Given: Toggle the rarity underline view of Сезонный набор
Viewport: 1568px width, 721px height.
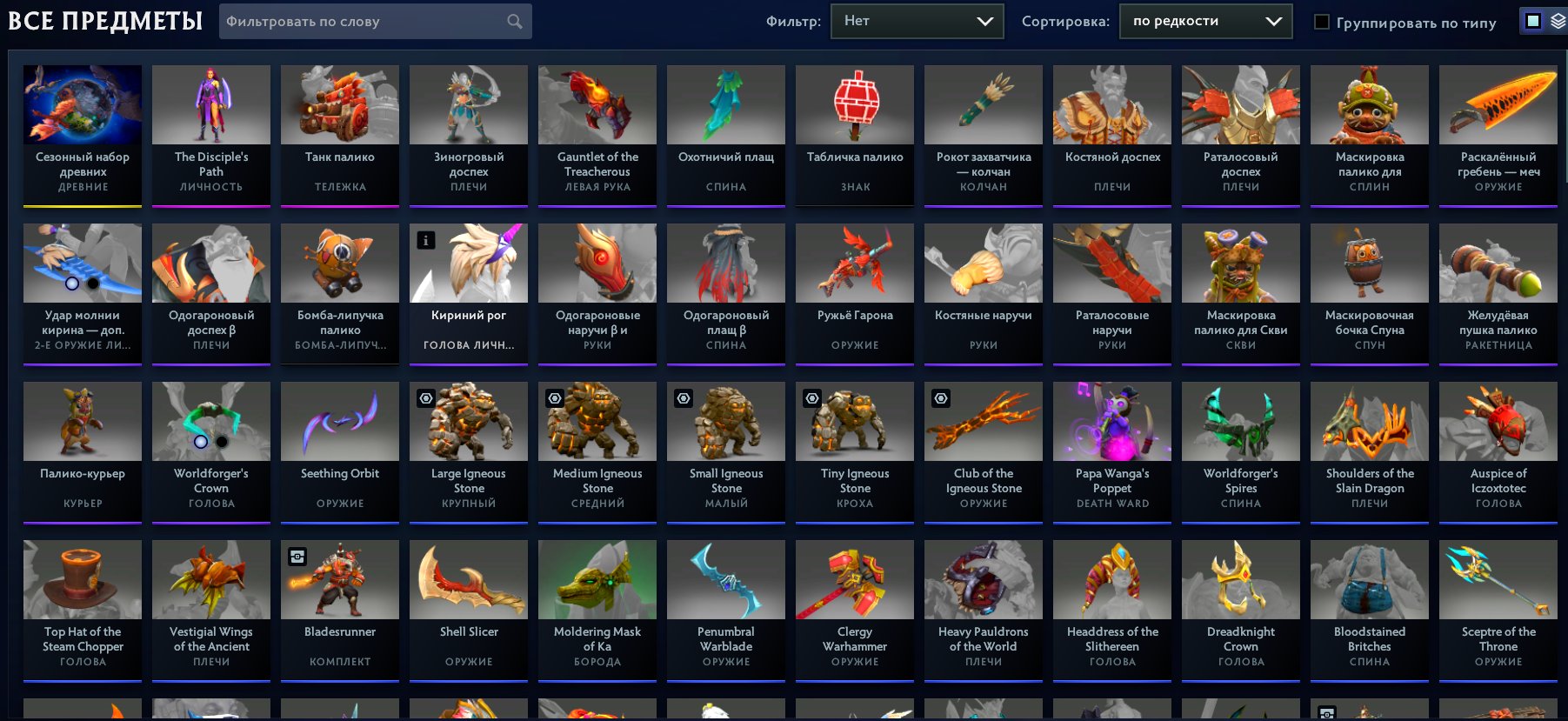Looking at the screenshot, I should coord(83,207).
